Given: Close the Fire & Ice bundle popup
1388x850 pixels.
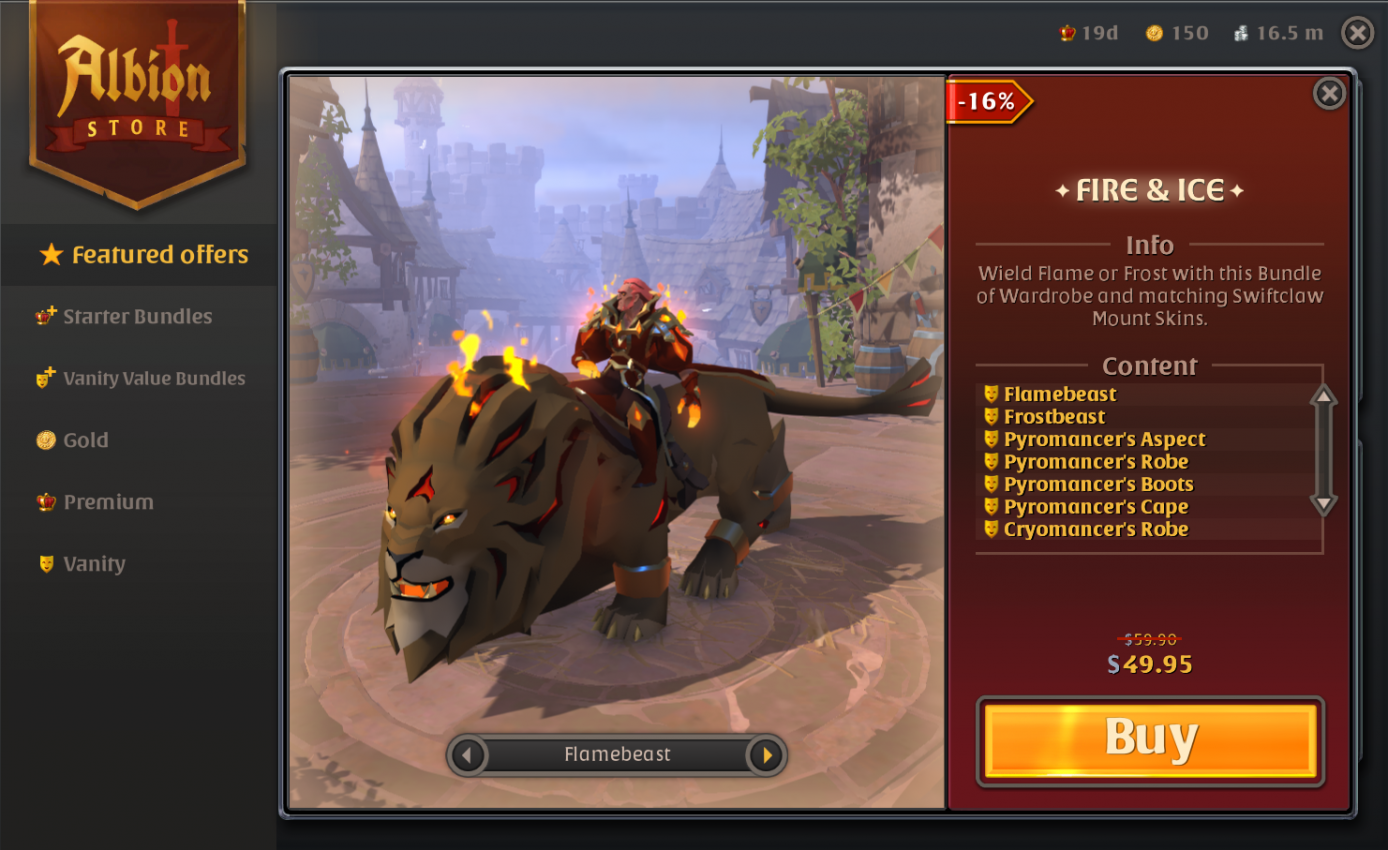Looking at the screenshot, I should tap(1330, 93).
